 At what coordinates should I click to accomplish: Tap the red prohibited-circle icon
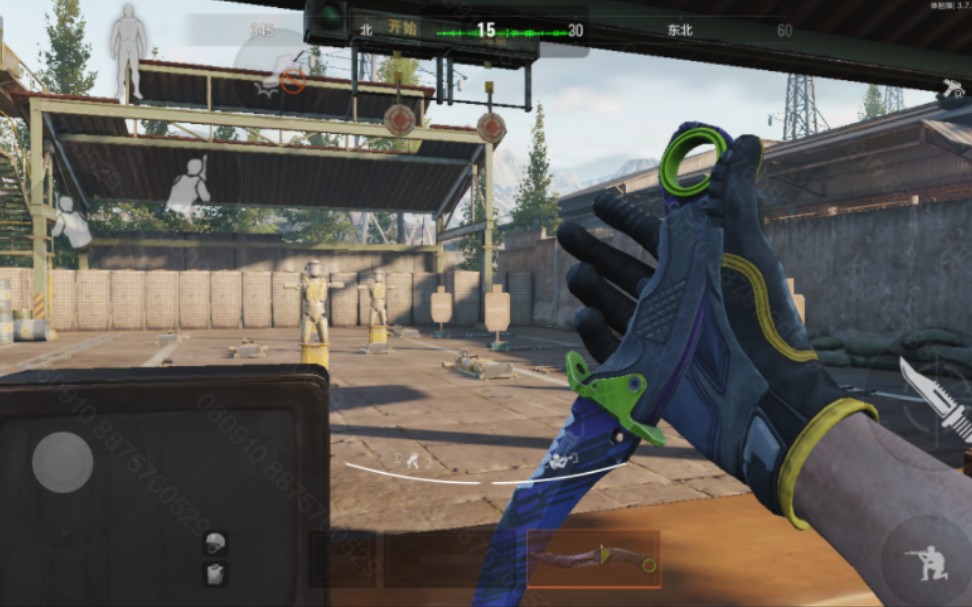coord(293,81)
